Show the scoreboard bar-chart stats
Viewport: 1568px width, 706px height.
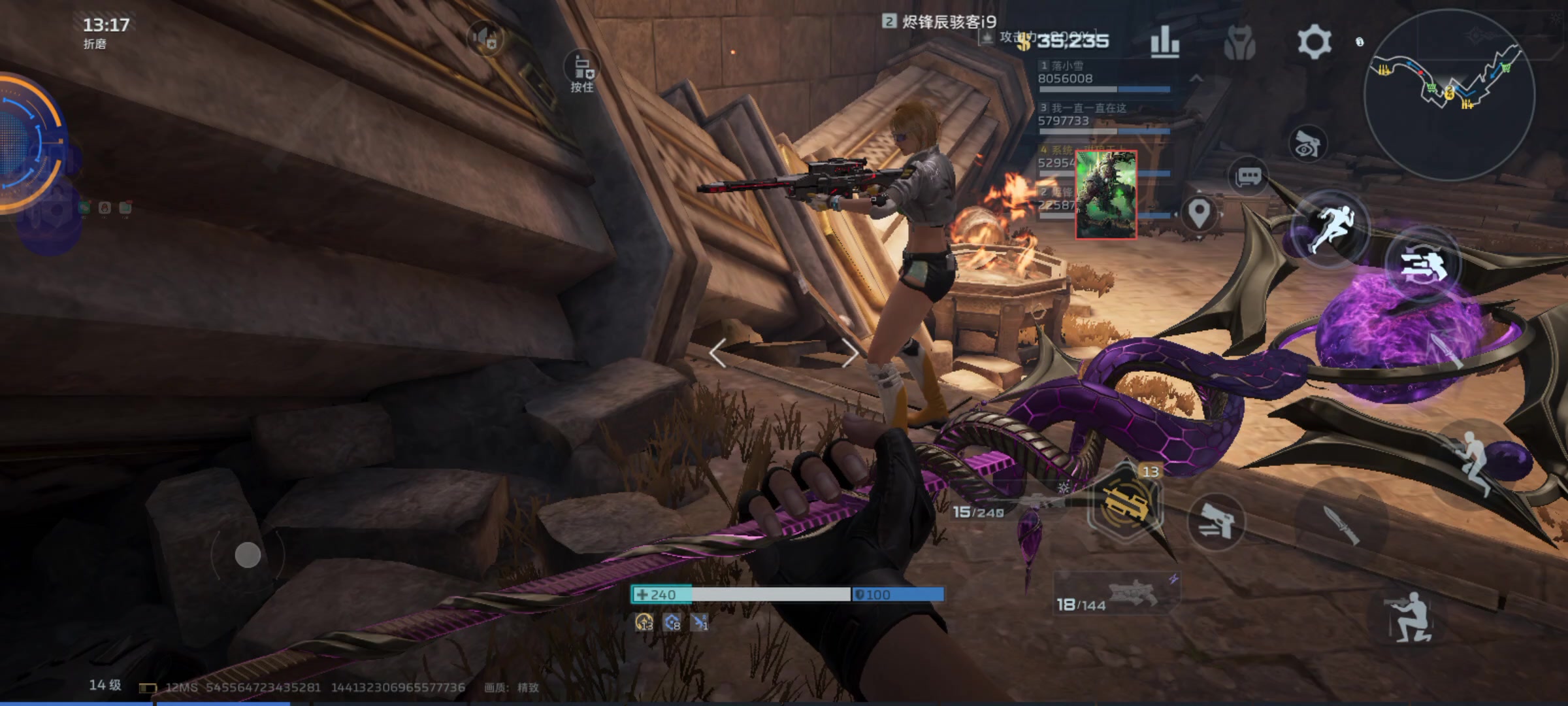[x=1164, y=42]
